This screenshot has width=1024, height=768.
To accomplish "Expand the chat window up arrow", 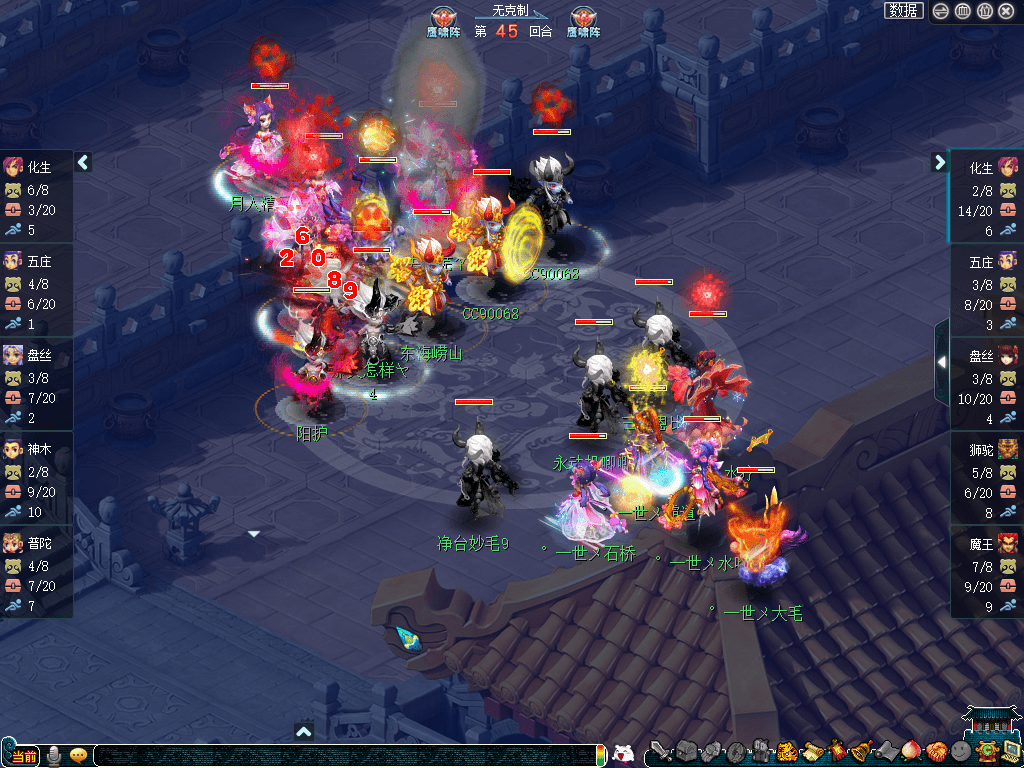I will (x=304, y=732).
